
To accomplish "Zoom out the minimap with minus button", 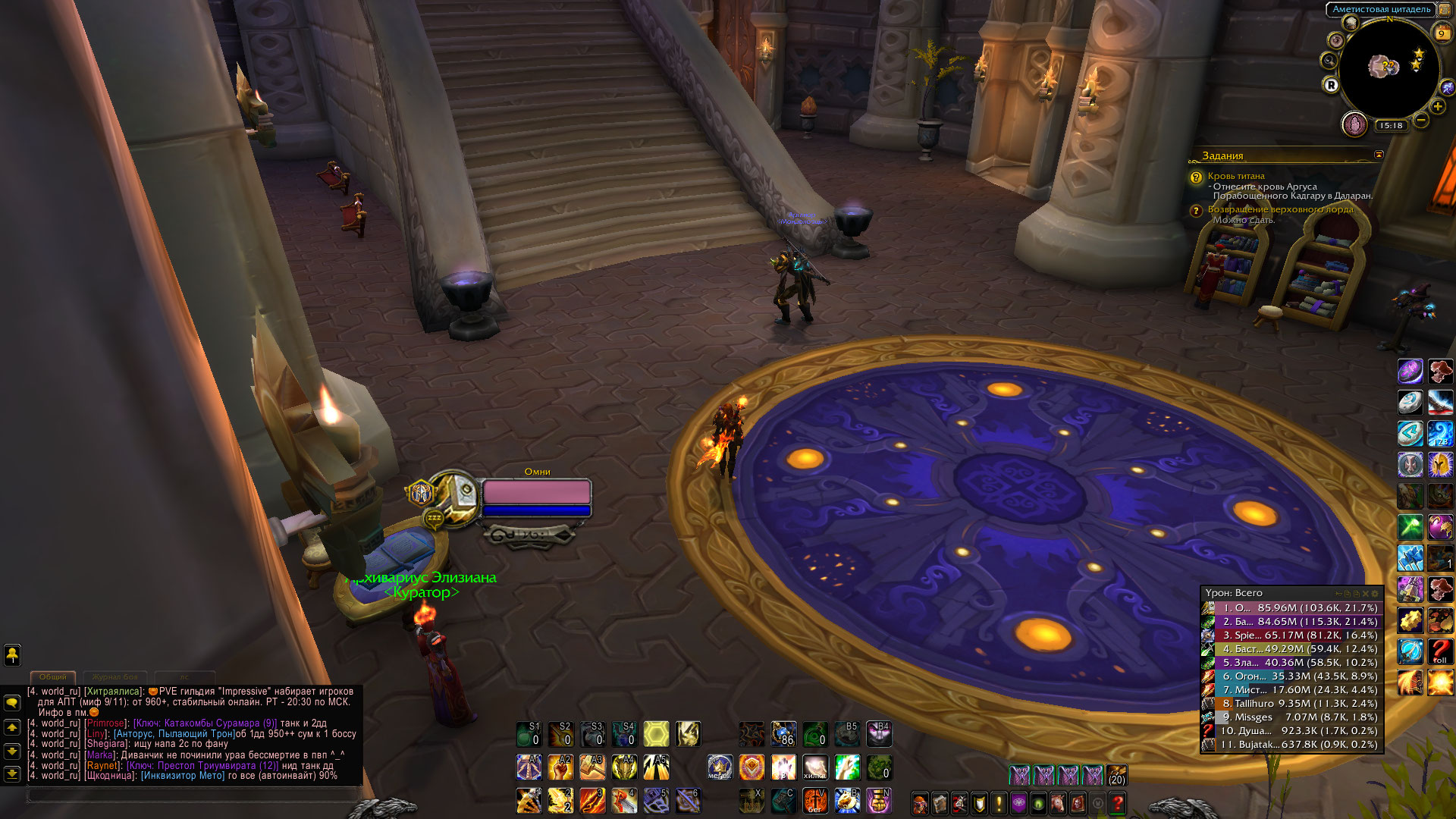I will [1421, 120].
